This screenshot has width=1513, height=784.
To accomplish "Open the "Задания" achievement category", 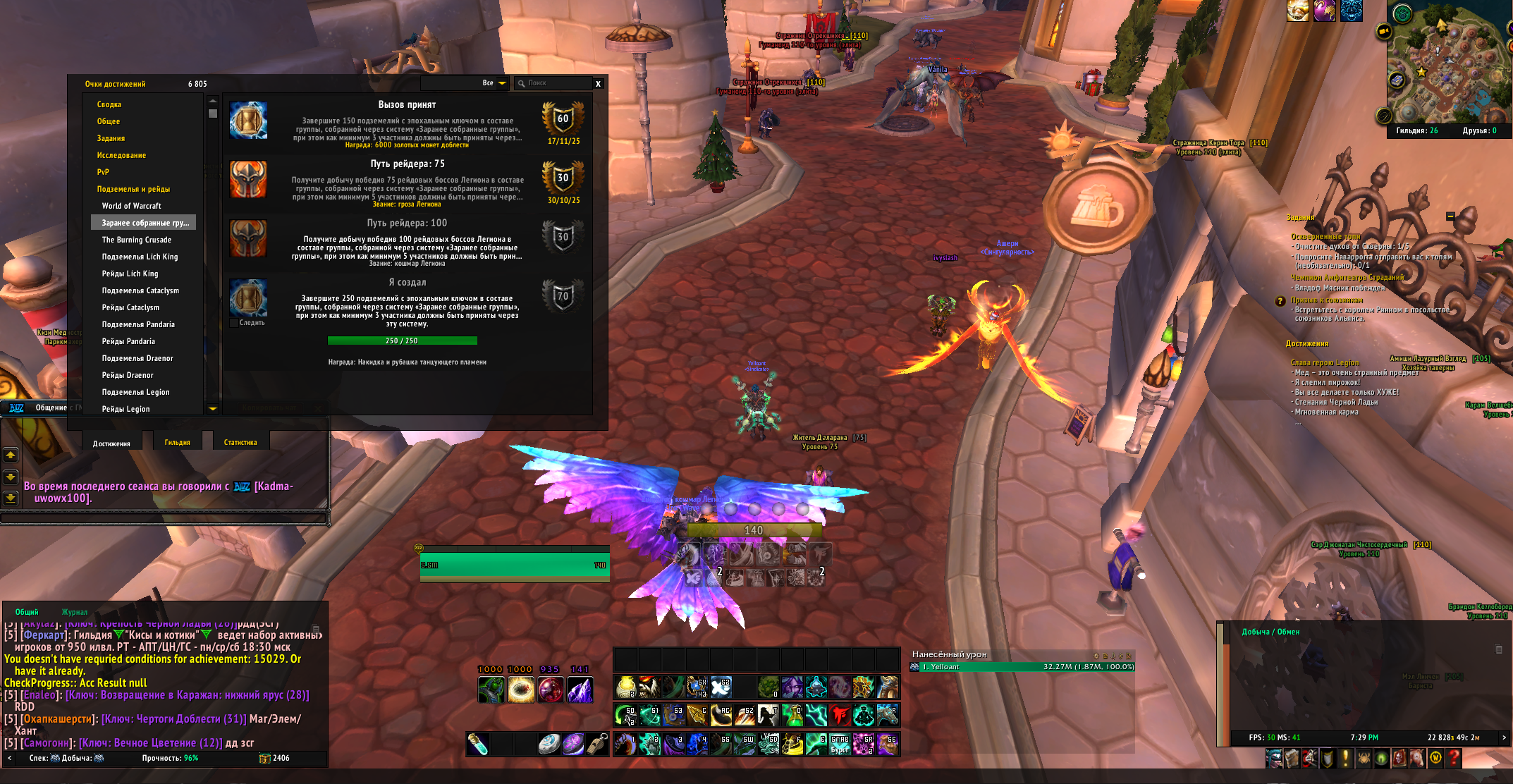I will [111, 138].
